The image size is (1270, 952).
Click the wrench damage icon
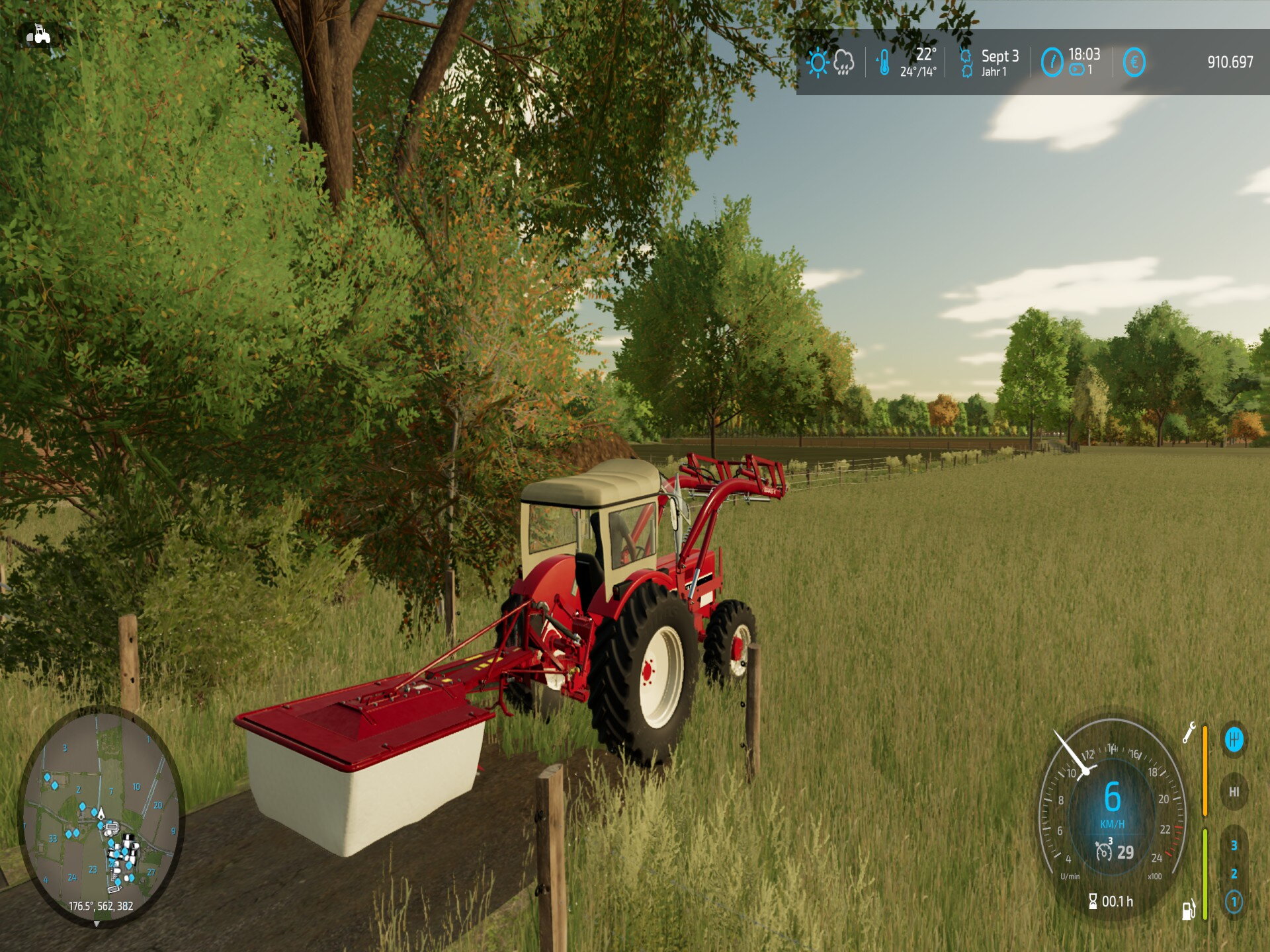click(1189, 733)
